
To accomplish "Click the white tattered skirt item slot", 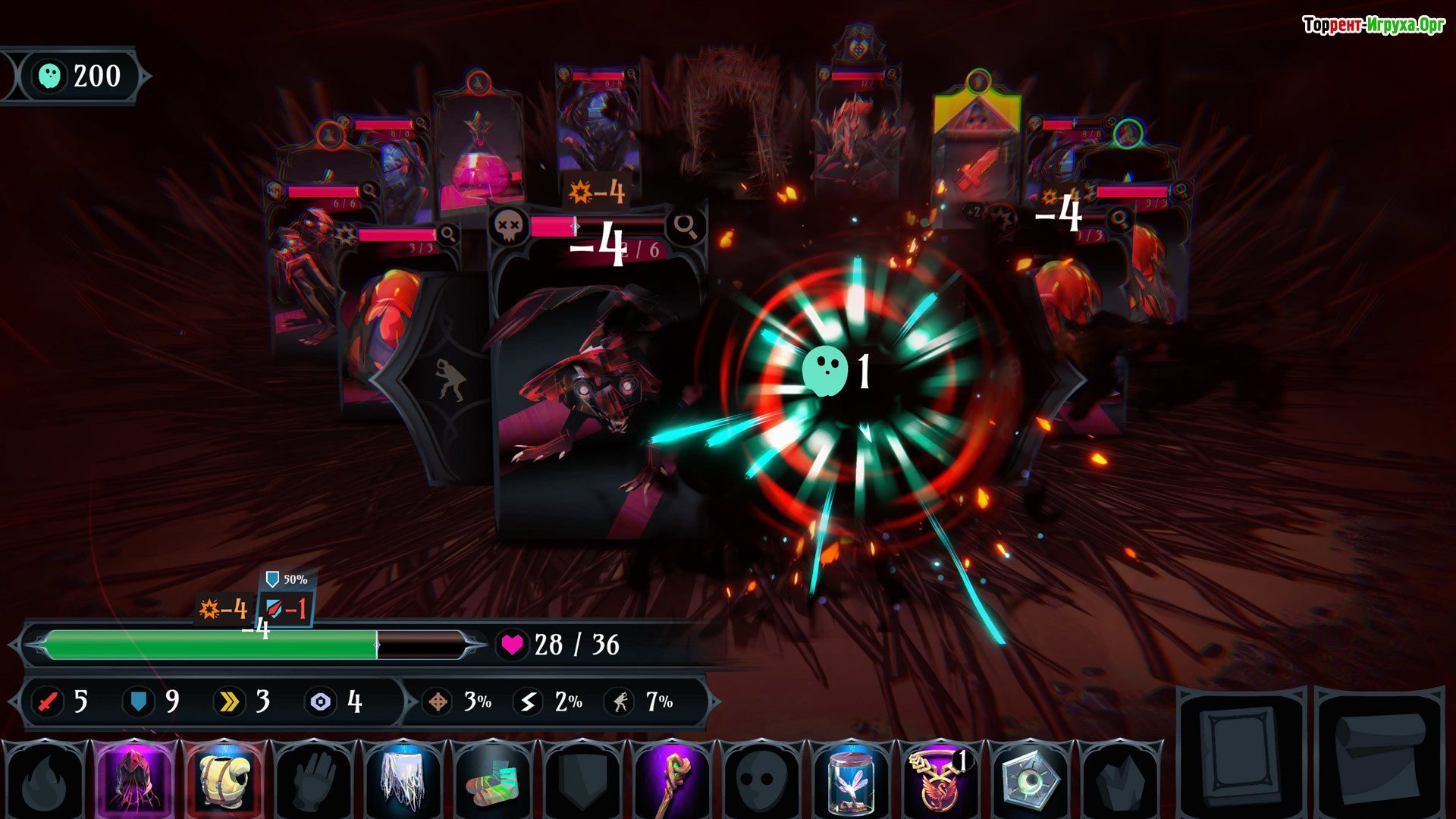I will click(403, 780).
